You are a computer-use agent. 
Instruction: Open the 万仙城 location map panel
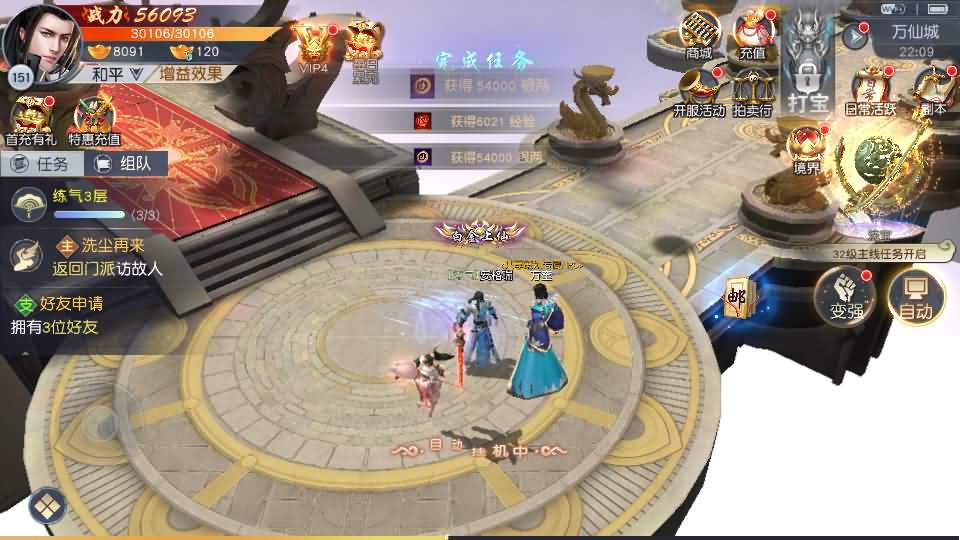pos(915,32)
